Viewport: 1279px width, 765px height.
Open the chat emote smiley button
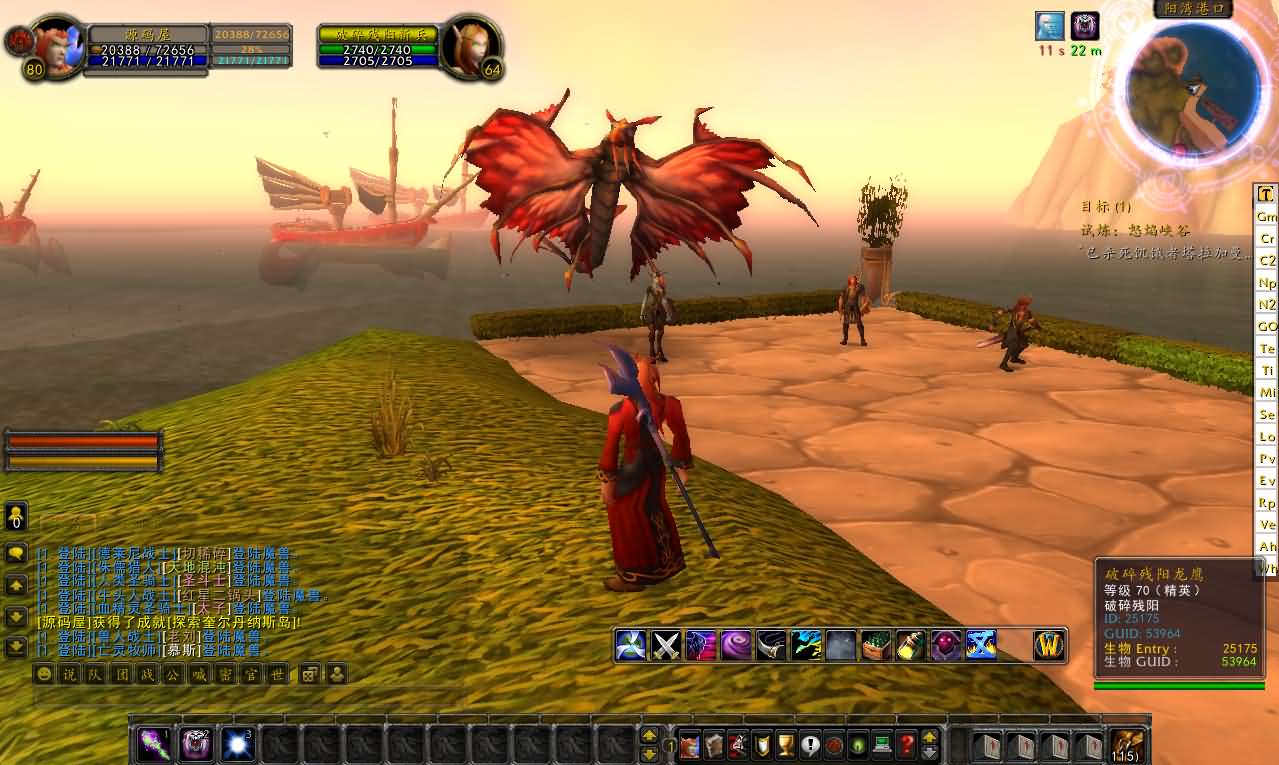44,674
